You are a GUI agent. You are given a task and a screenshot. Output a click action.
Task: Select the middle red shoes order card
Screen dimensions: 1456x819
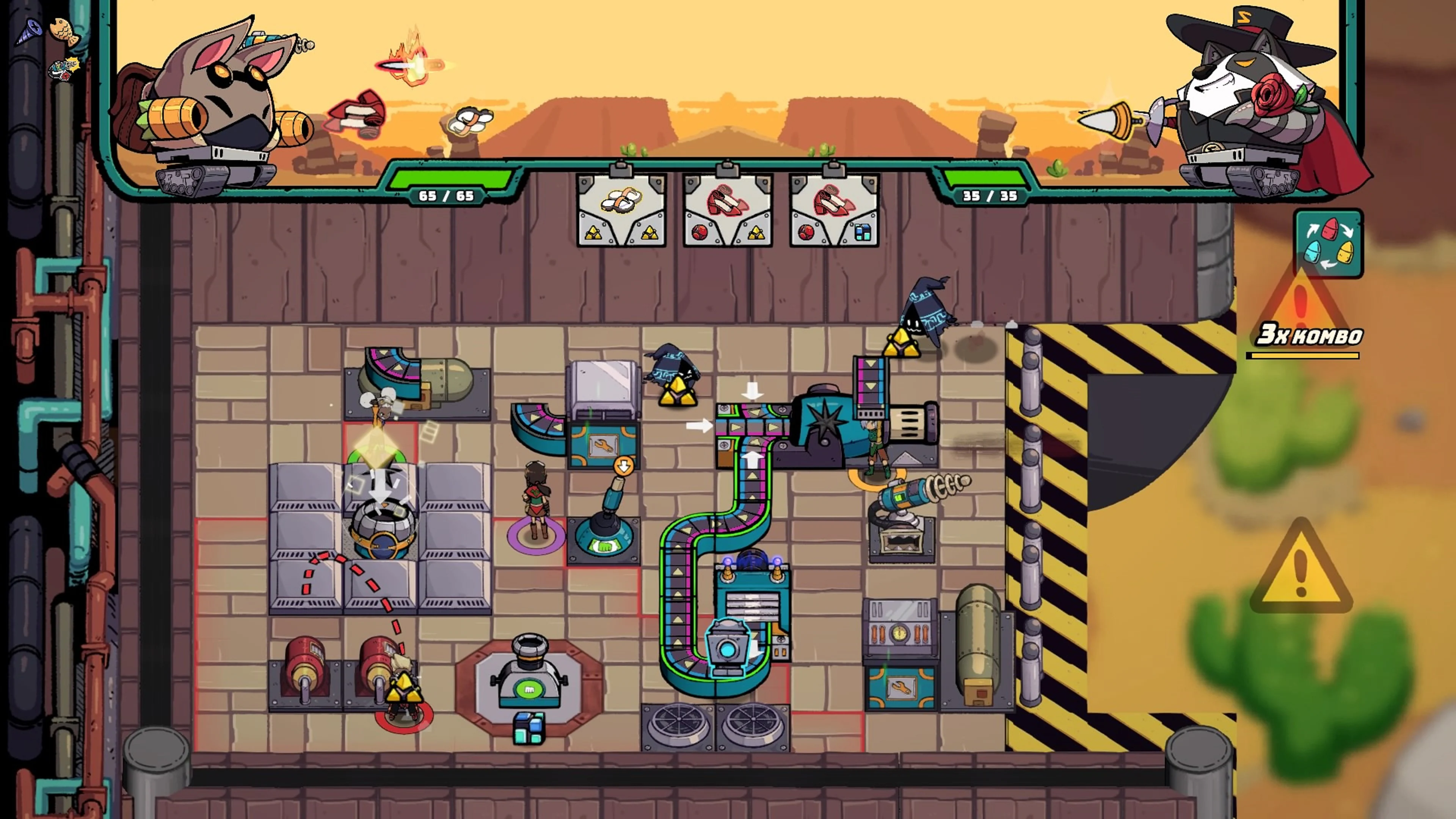728,210
